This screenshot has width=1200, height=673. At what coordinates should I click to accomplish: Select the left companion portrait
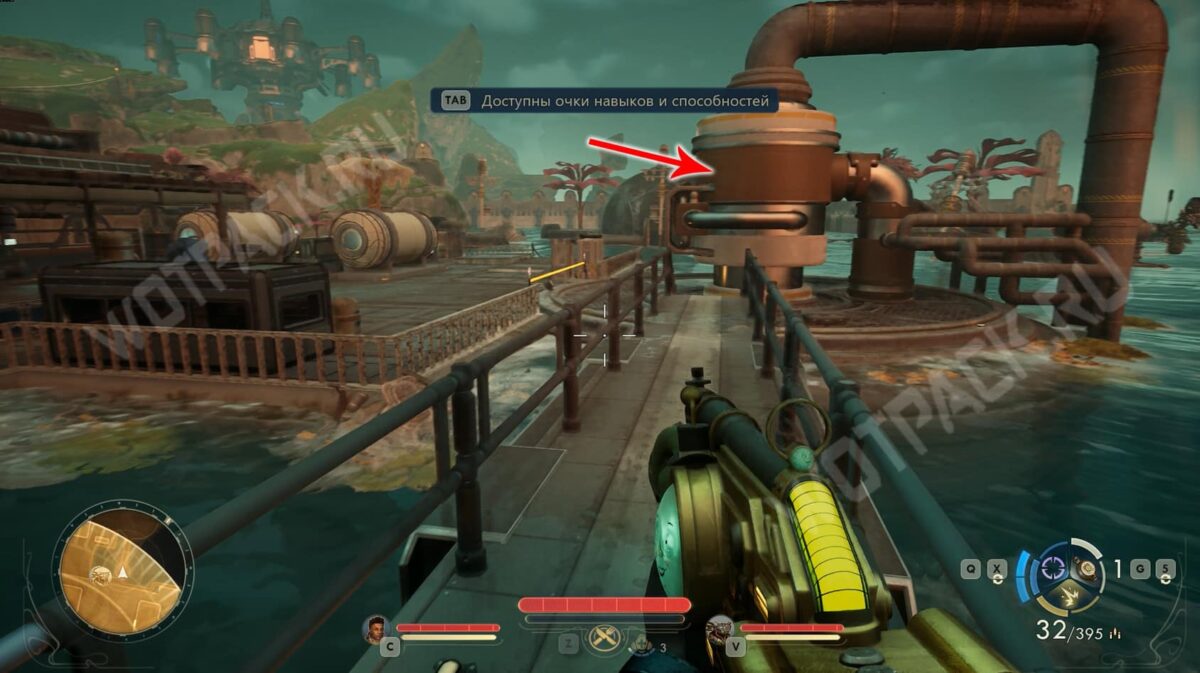pos(377,629)
